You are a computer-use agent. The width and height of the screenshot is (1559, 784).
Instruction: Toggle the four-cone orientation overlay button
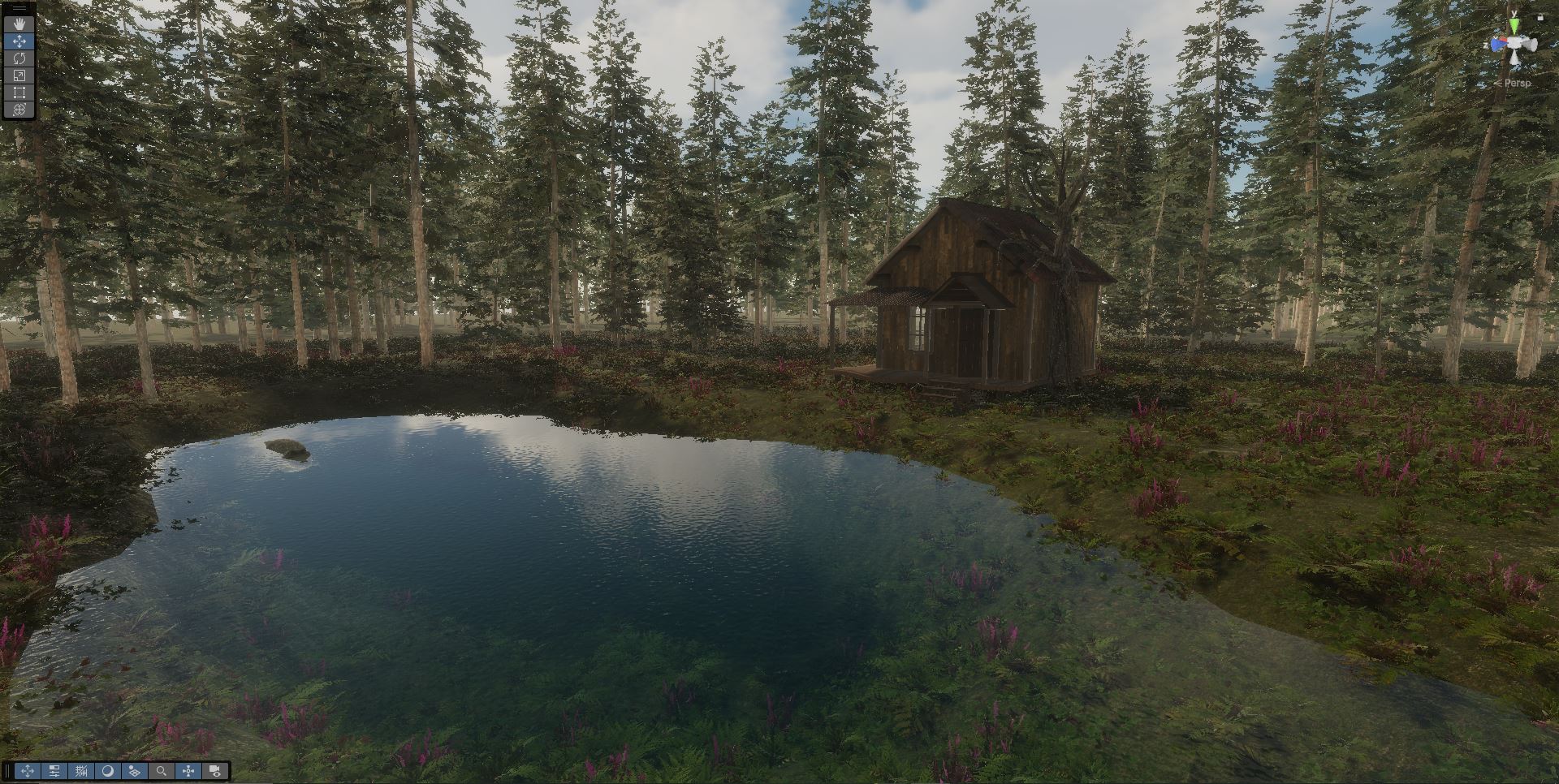[x=188, y=771]
